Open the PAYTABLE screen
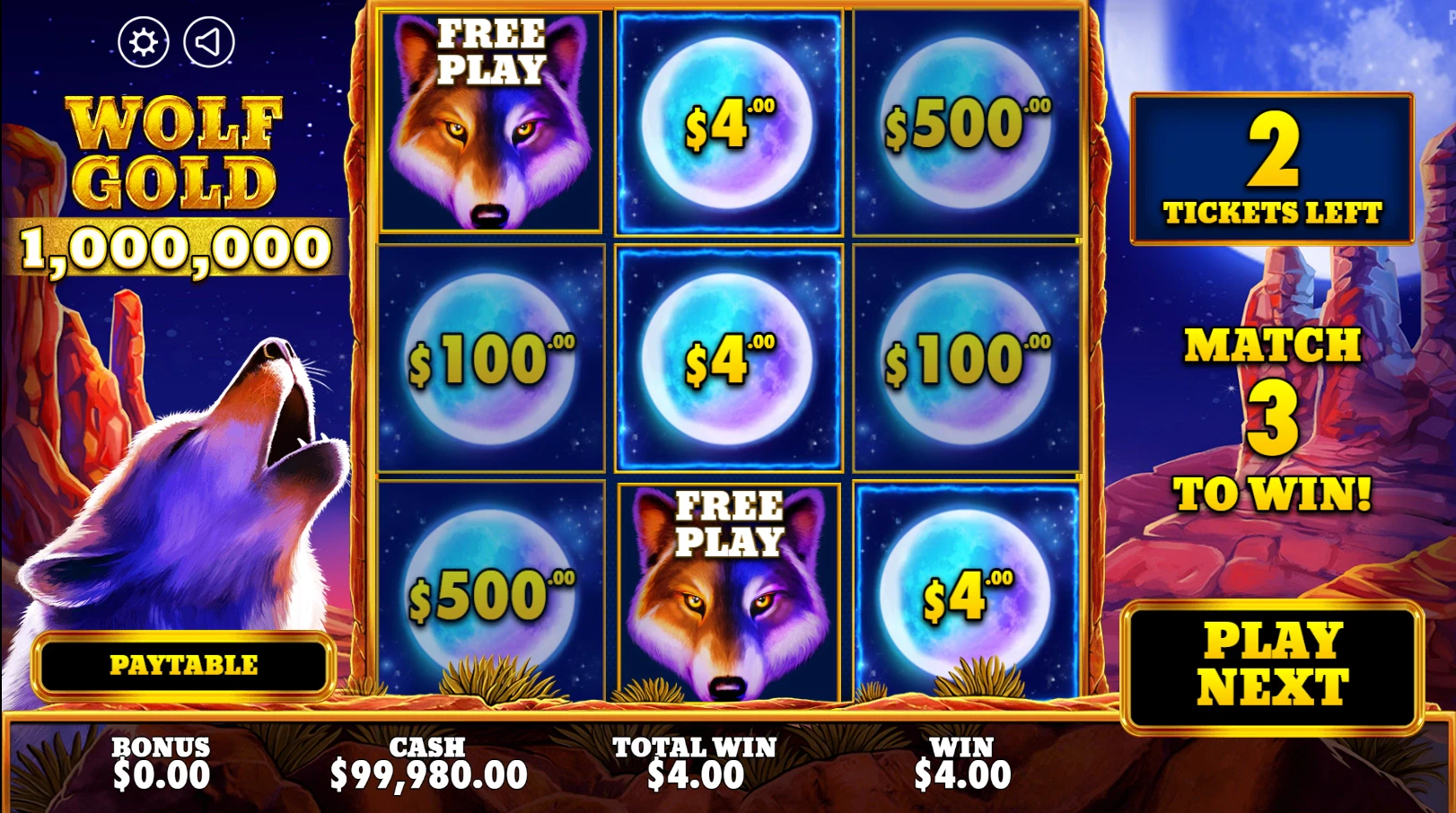 pos(182,666)
